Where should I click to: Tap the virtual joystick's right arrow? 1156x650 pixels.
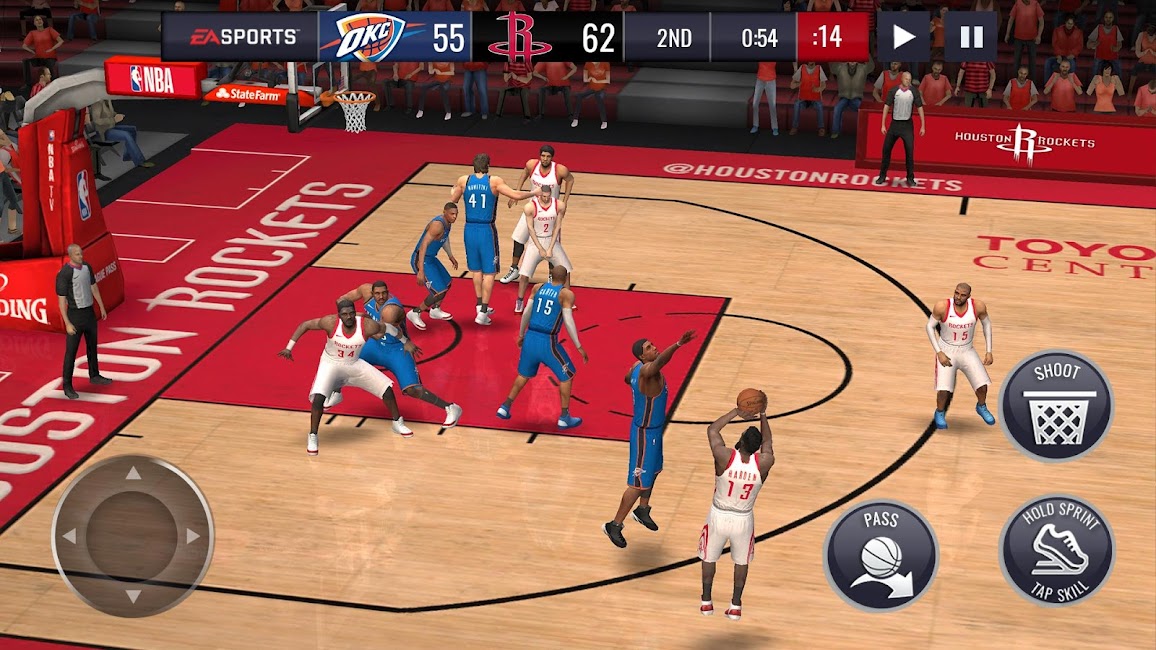point(193,536)
